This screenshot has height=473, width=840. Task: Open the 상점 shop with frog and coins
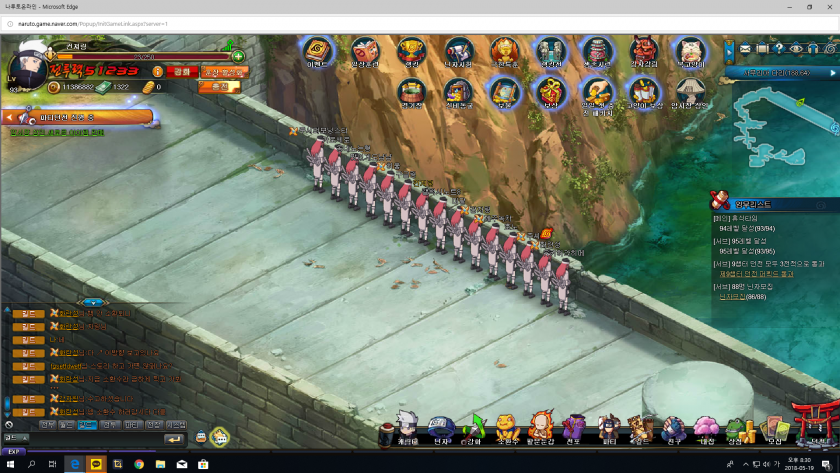pos(738,430)
